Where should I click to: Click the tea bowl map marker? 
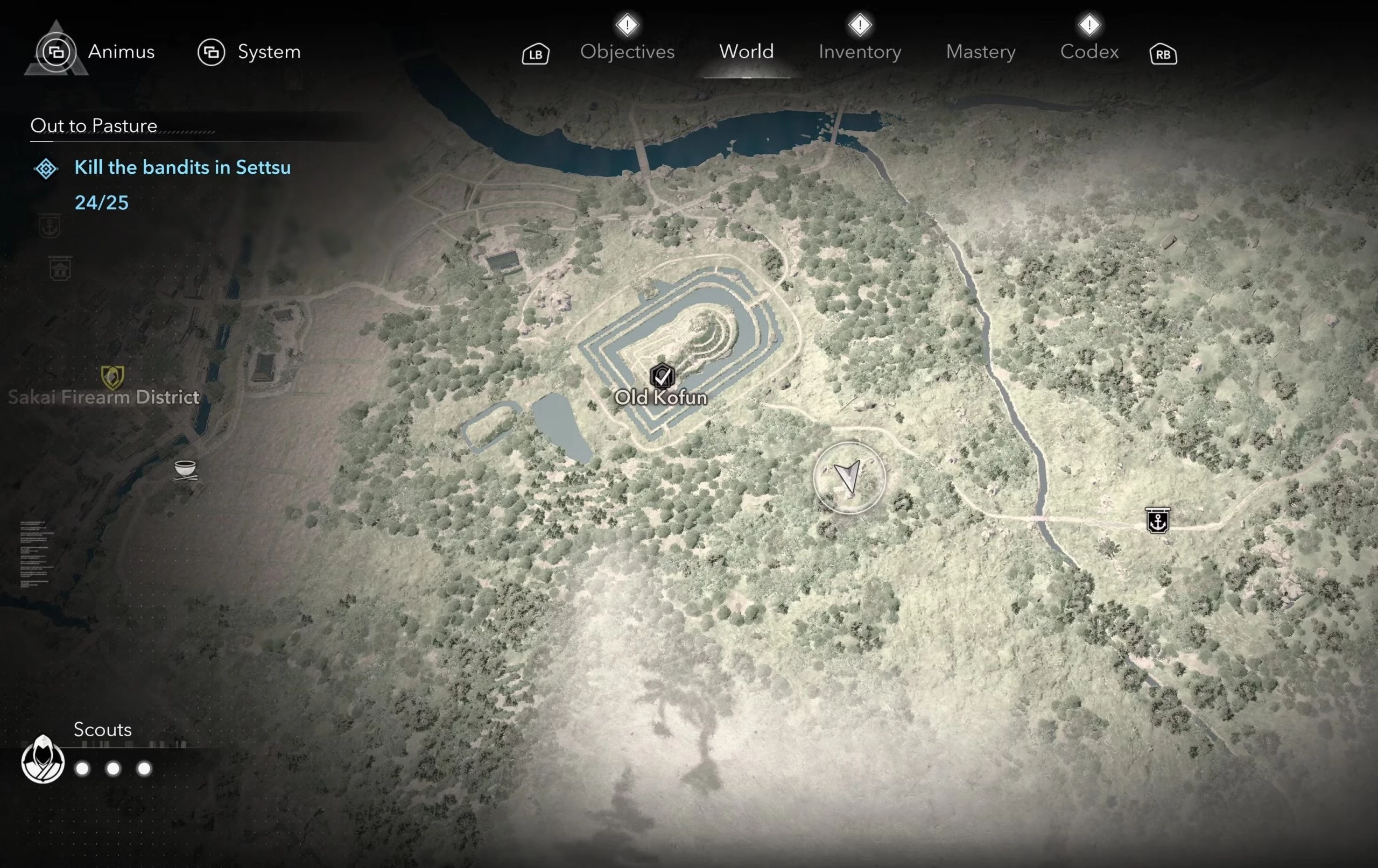click(185, 470)
